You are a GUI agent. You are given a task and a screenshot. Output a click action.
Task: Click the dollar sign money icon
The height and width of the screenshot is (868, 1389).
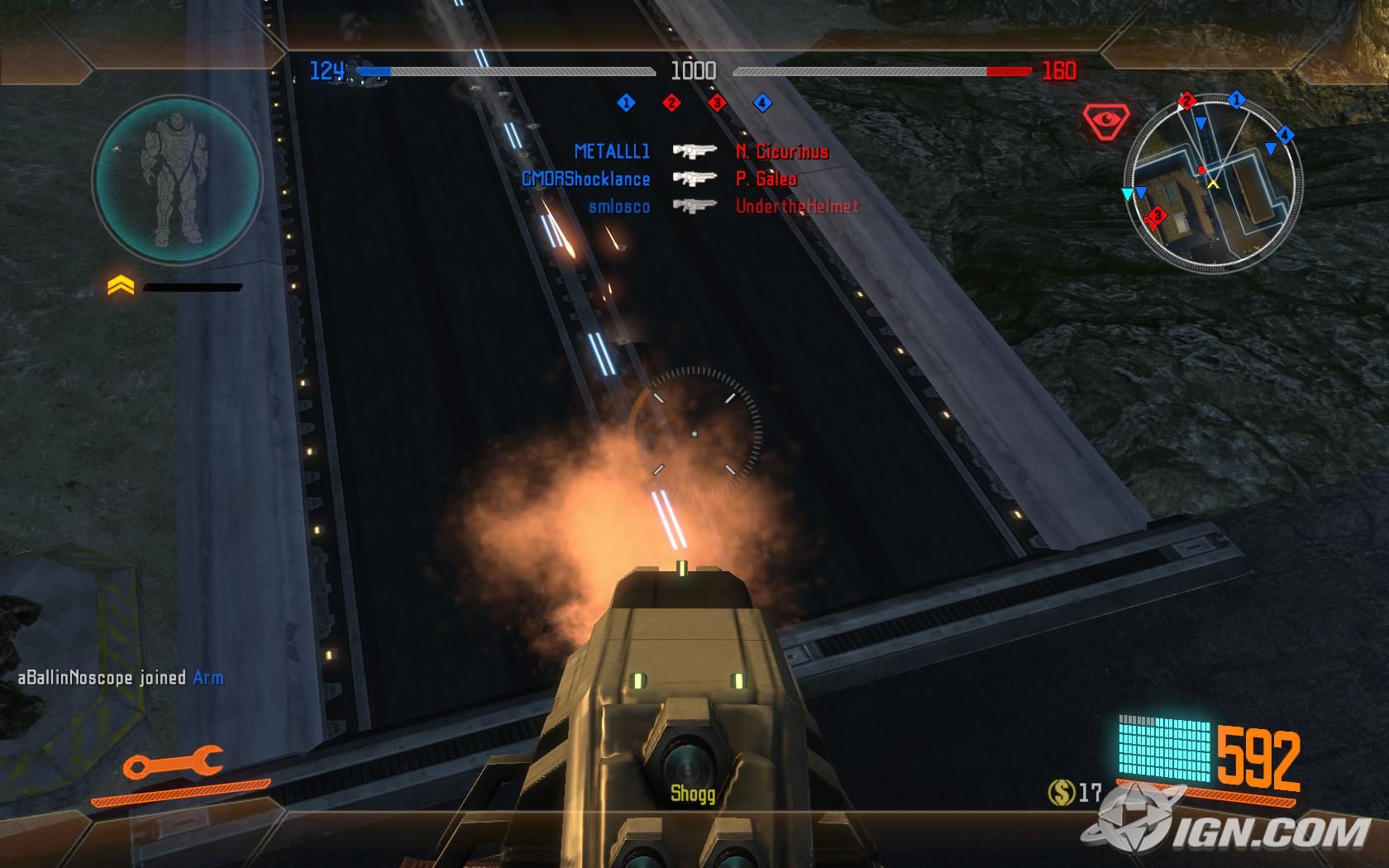[x=1061, y=793]
